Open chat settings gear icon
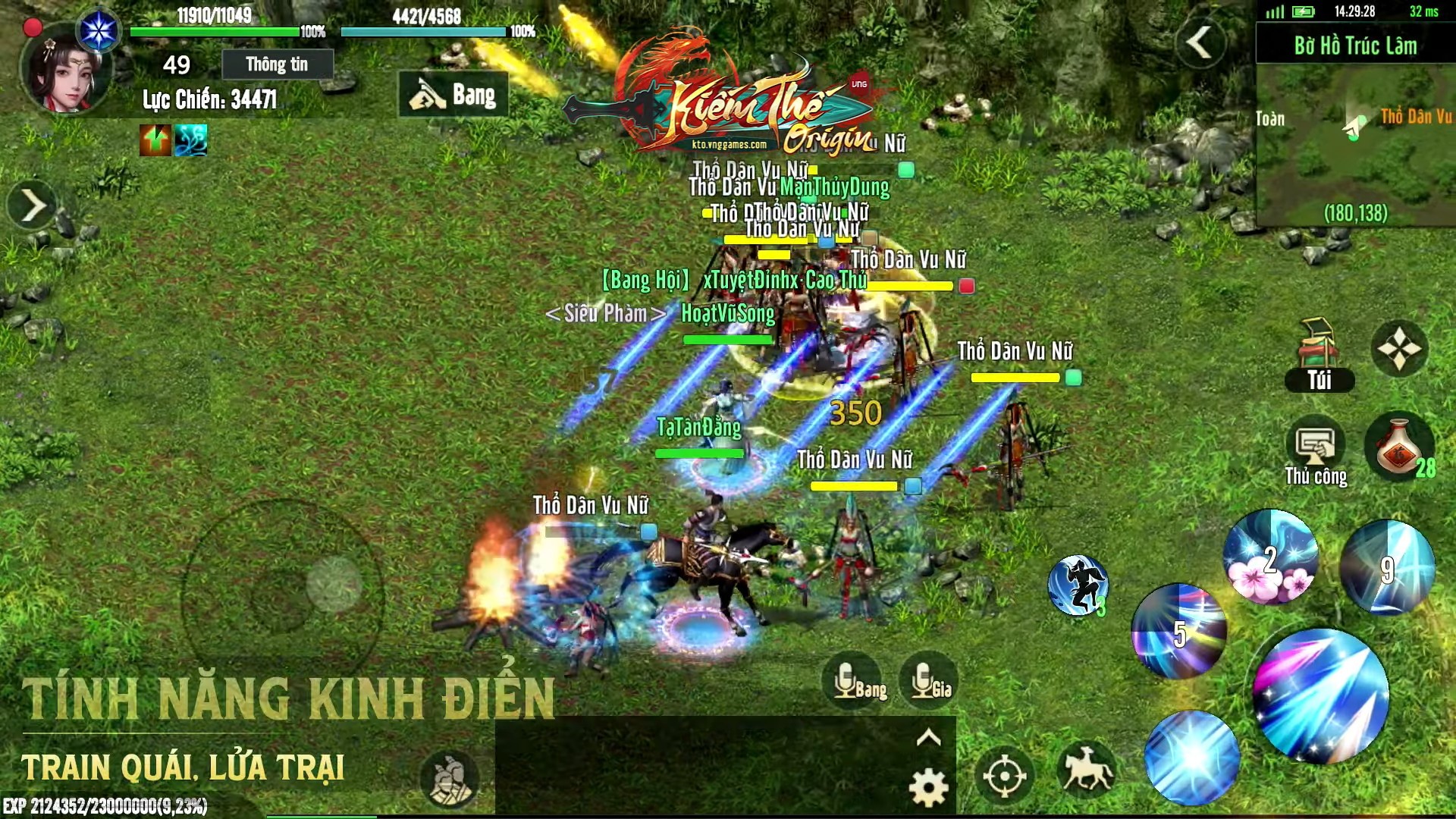The width and height of the screenshot is (1456, 819). (x=928, y=788)
